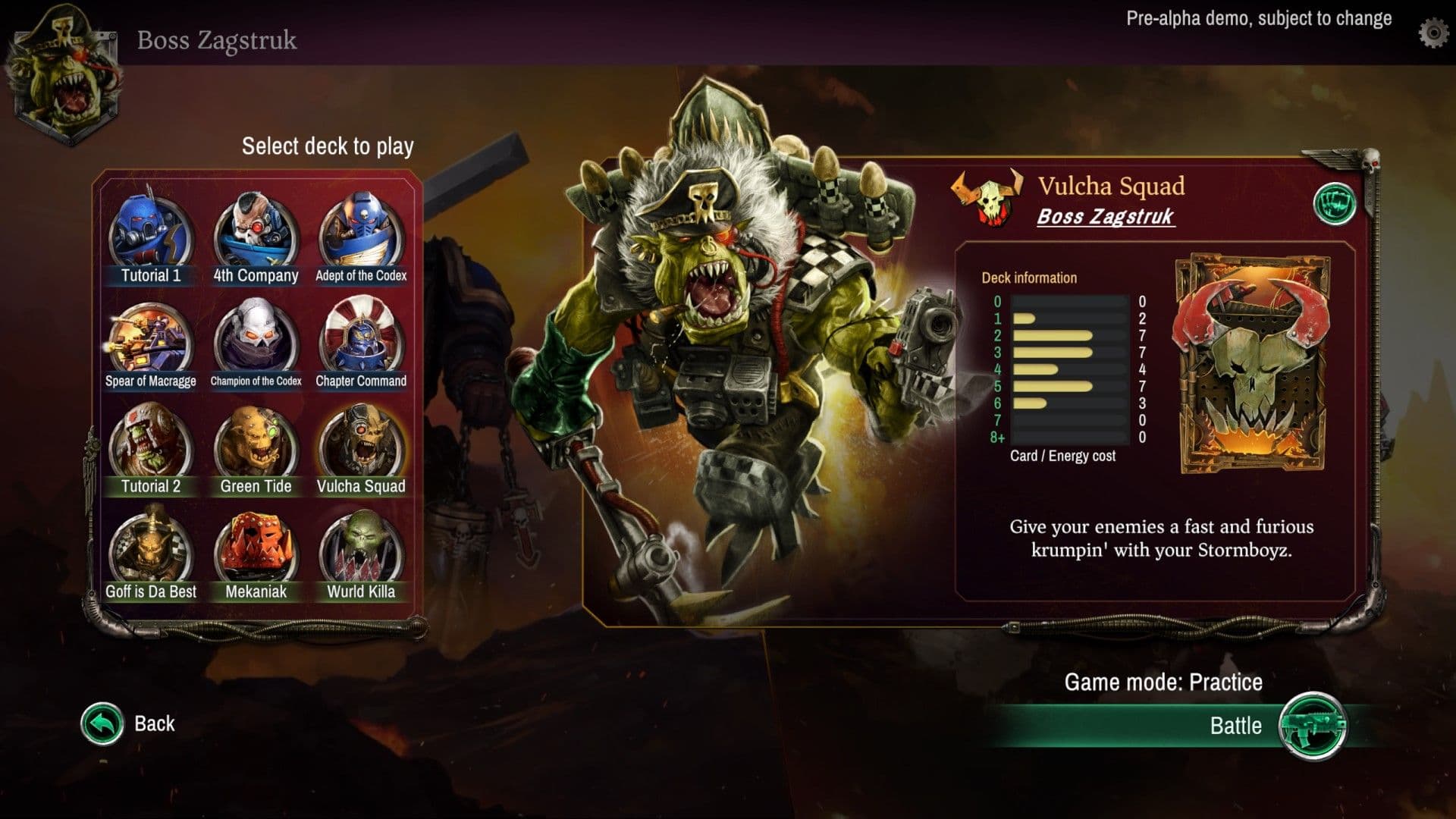Open the Chapter Command deck
The width and height of the screenshot is (1456, 819).
coord(362,341)
